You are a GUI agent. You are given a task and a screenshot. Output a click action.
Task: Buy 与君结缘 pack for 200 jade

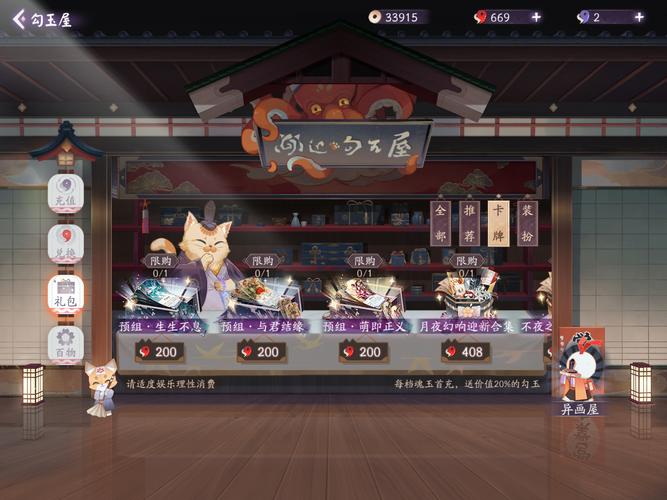(262, 351)
